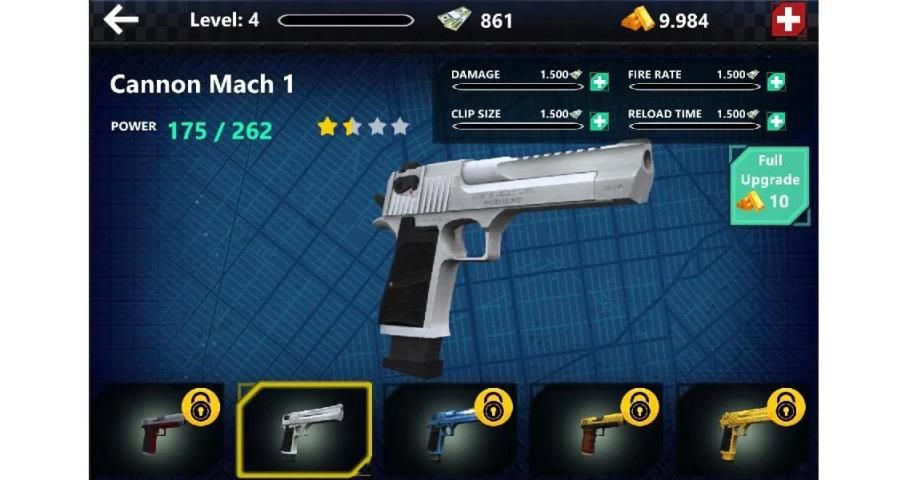
Task: Choose the silver Cannon Mach 1 thumbnail
Action: pyautogui.click(x=304, y=428)
